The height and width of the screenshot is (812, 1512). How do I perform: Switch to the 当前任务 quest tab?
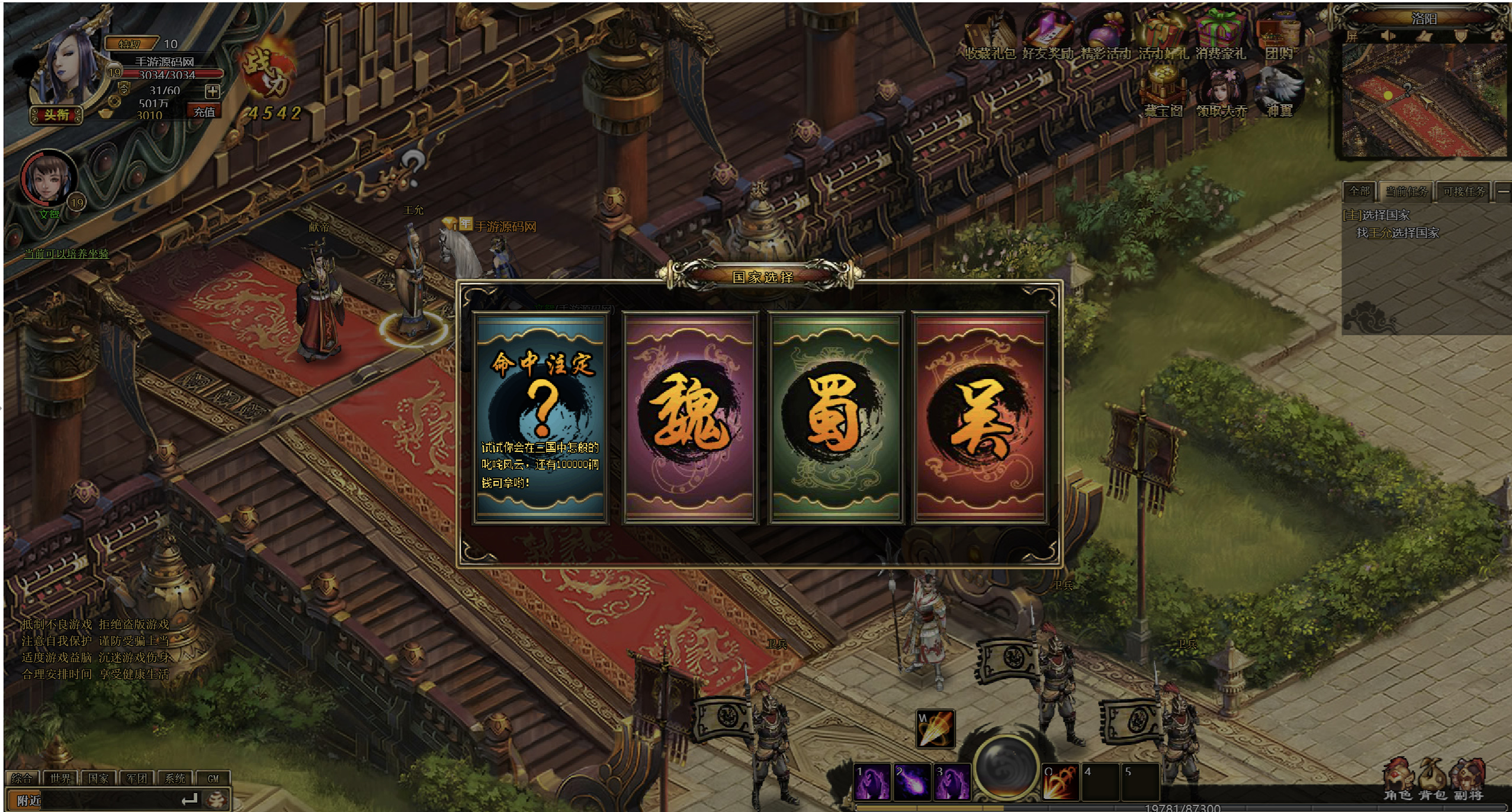pos(1406,191)
